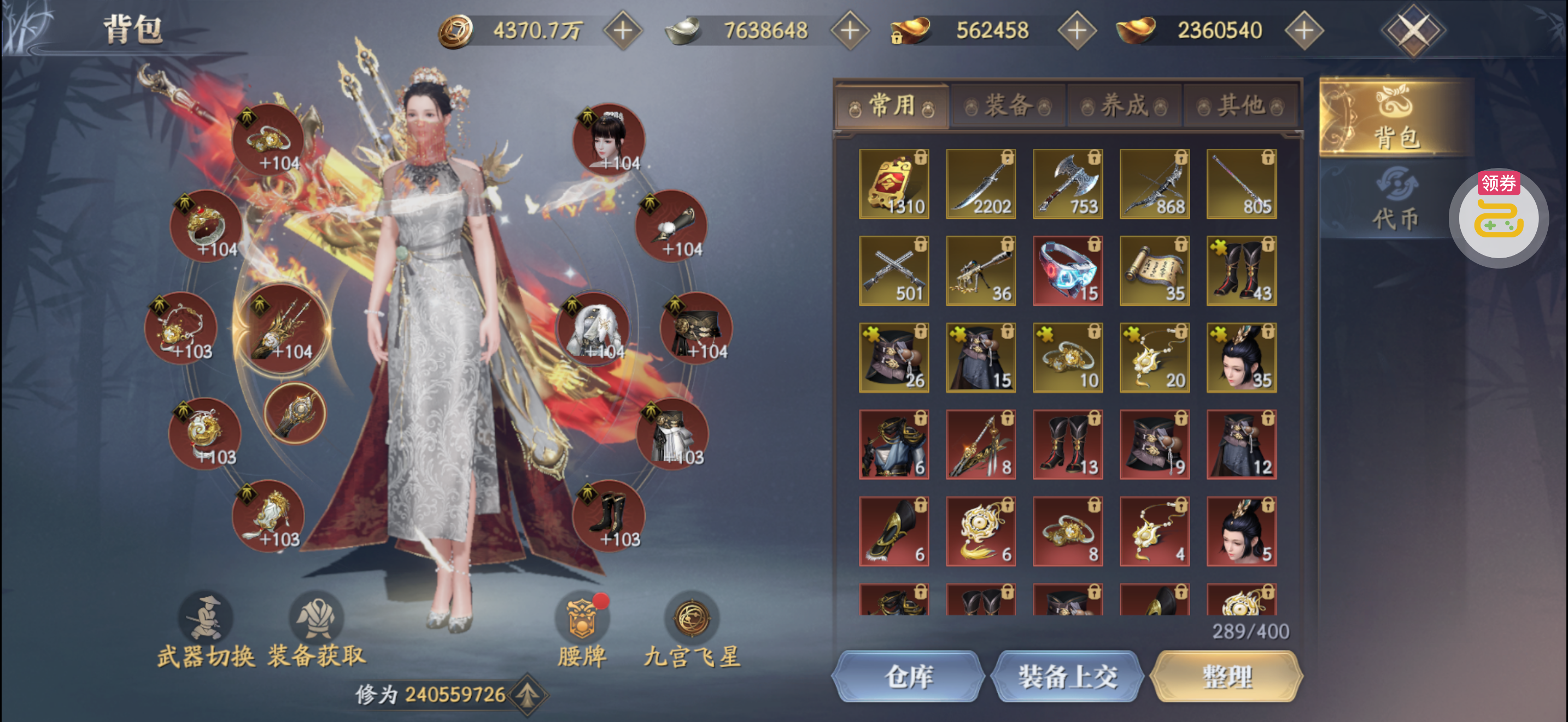Show the 其他 items tab

tap(1240, 106)
